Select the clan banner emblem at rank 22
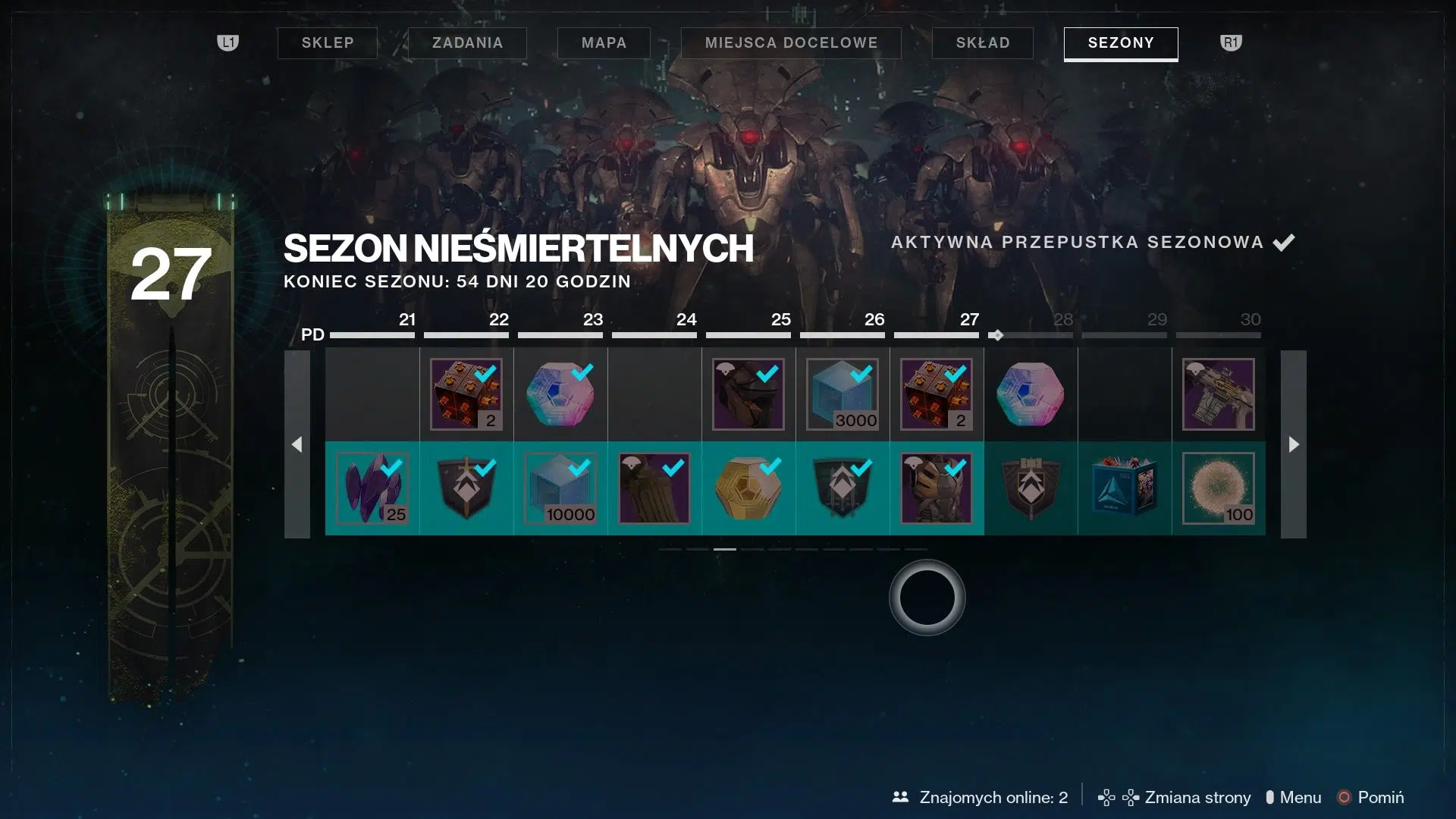Image resolution: width=1456 pixels, height=819 pixels. pos(466,489)
